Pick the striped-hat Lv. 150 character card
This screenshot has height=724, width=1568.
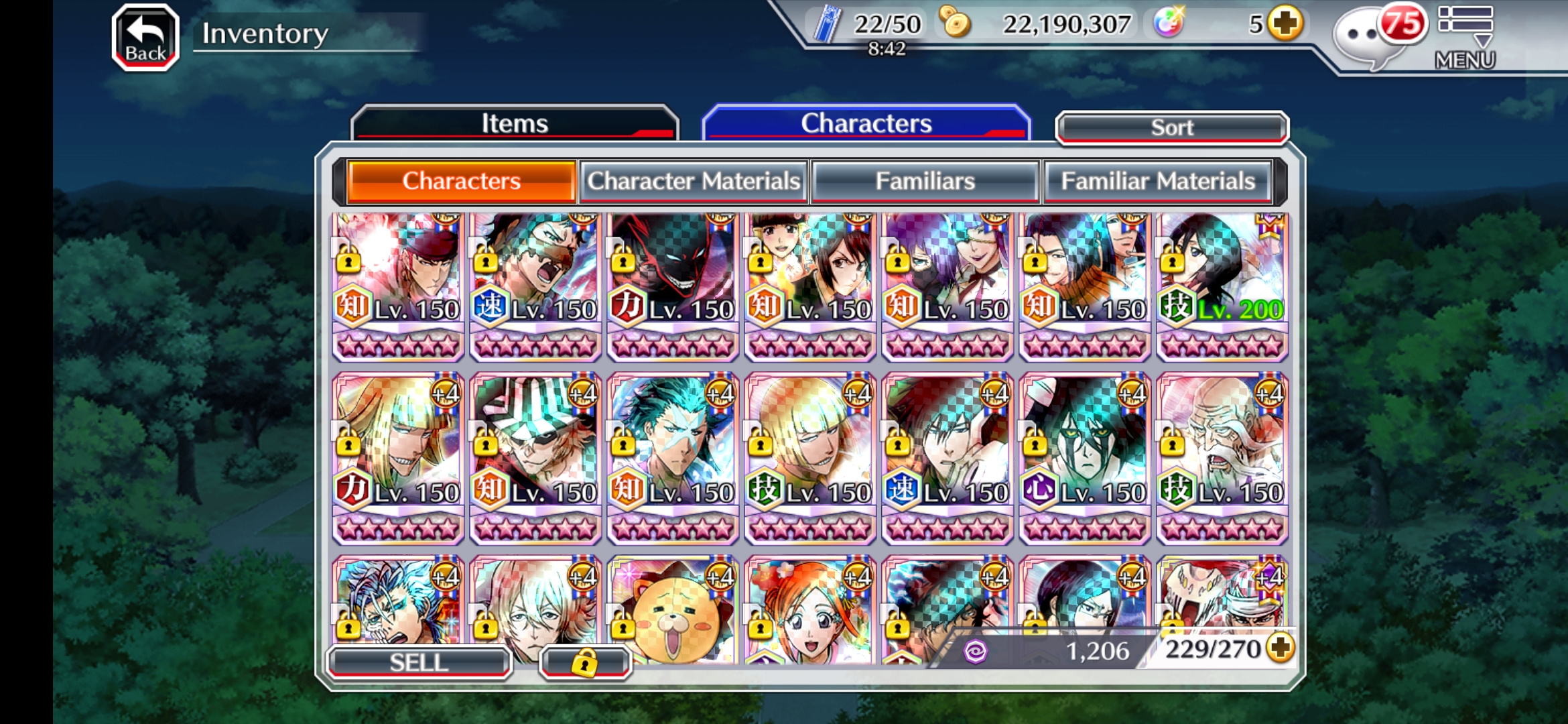coord(535,457)
